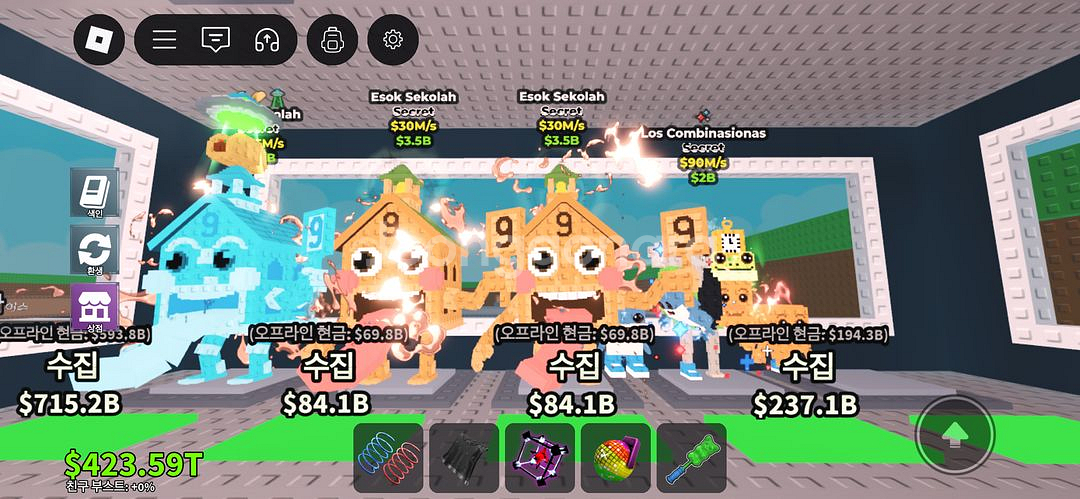Open the backpack inventory
The image size is (1080, 499).
pyautogui.click(x=332, y=40)
